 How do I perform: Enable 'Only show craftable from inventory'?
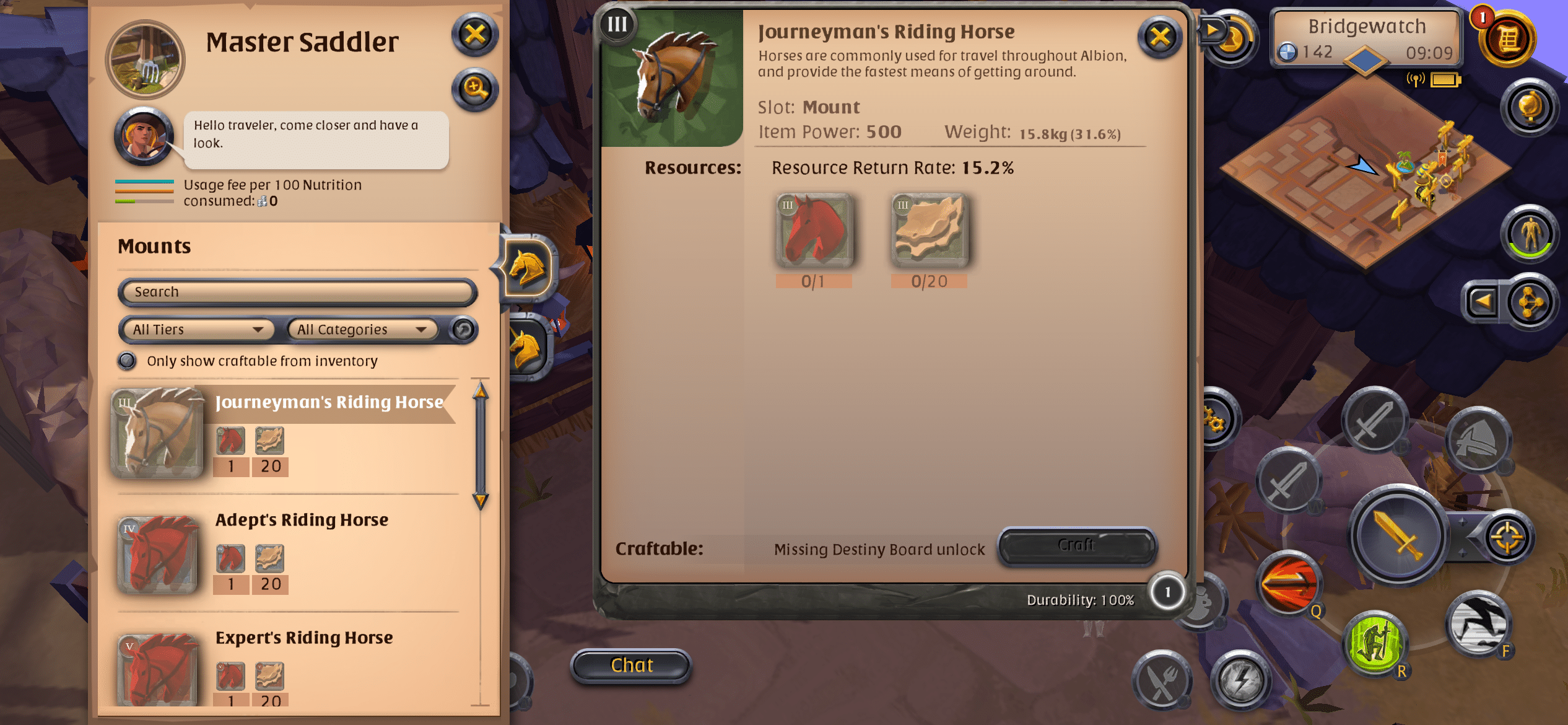click(x=127, y=361)
